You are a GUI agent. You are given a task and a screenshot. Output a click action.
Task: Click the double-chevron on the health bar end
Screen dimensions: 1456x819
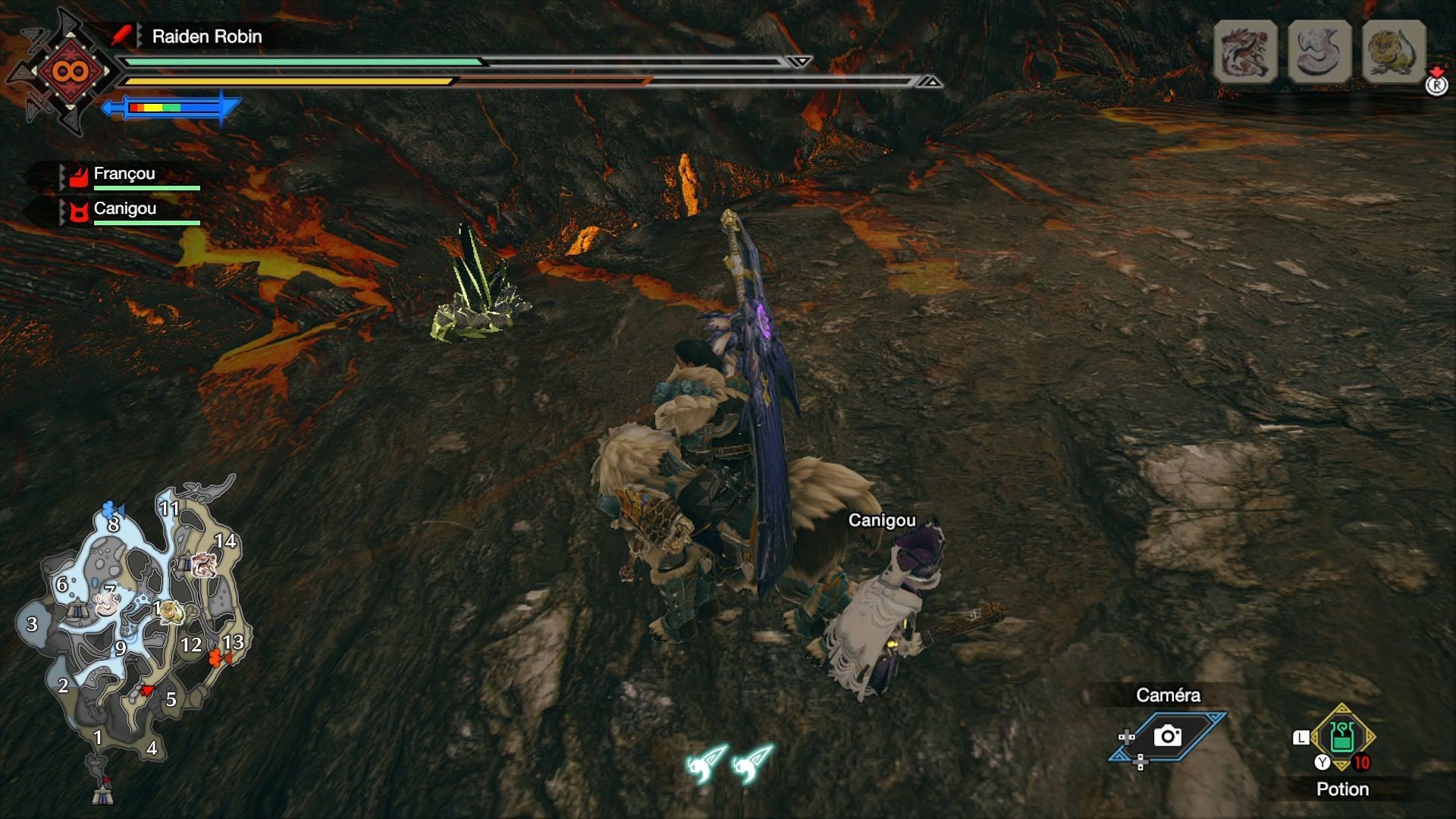[799, 62]
